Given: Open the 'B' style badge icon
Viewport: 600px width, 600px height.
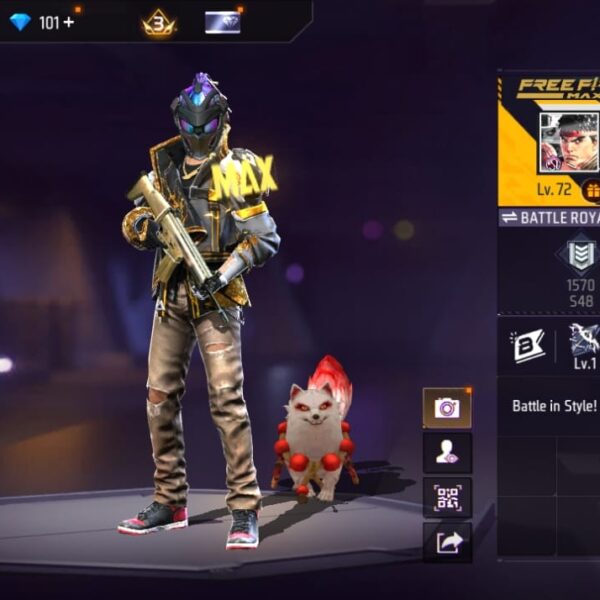Looking at the screenshot, I should (527, 344).
